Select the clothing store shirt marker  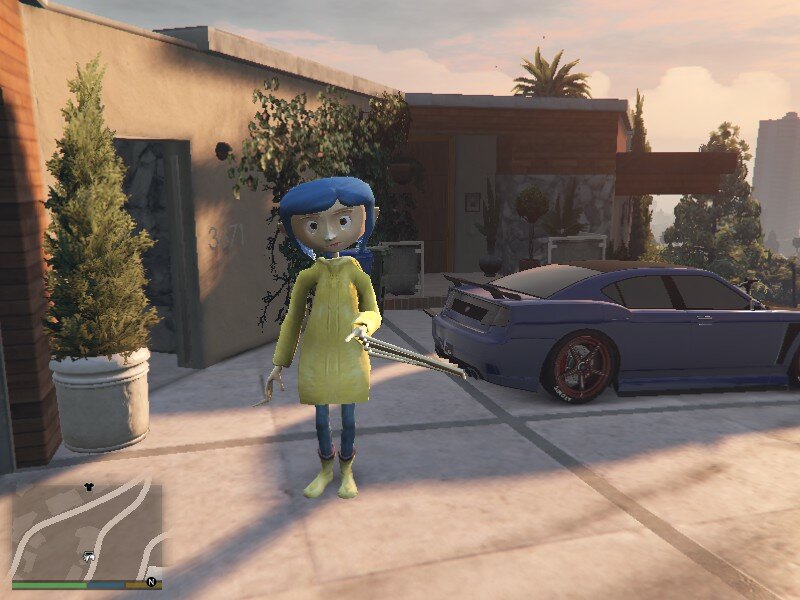tap(88, 487)
